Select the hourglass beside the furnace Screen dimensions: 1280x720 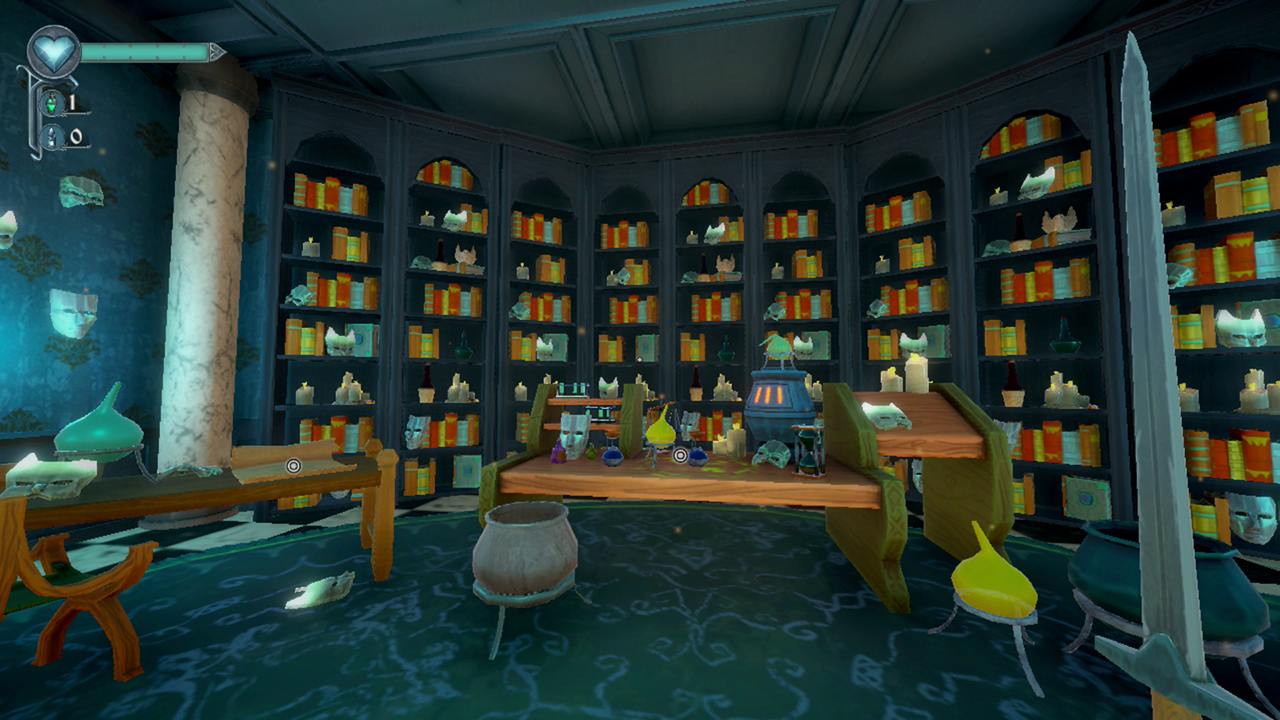(808, 455)
